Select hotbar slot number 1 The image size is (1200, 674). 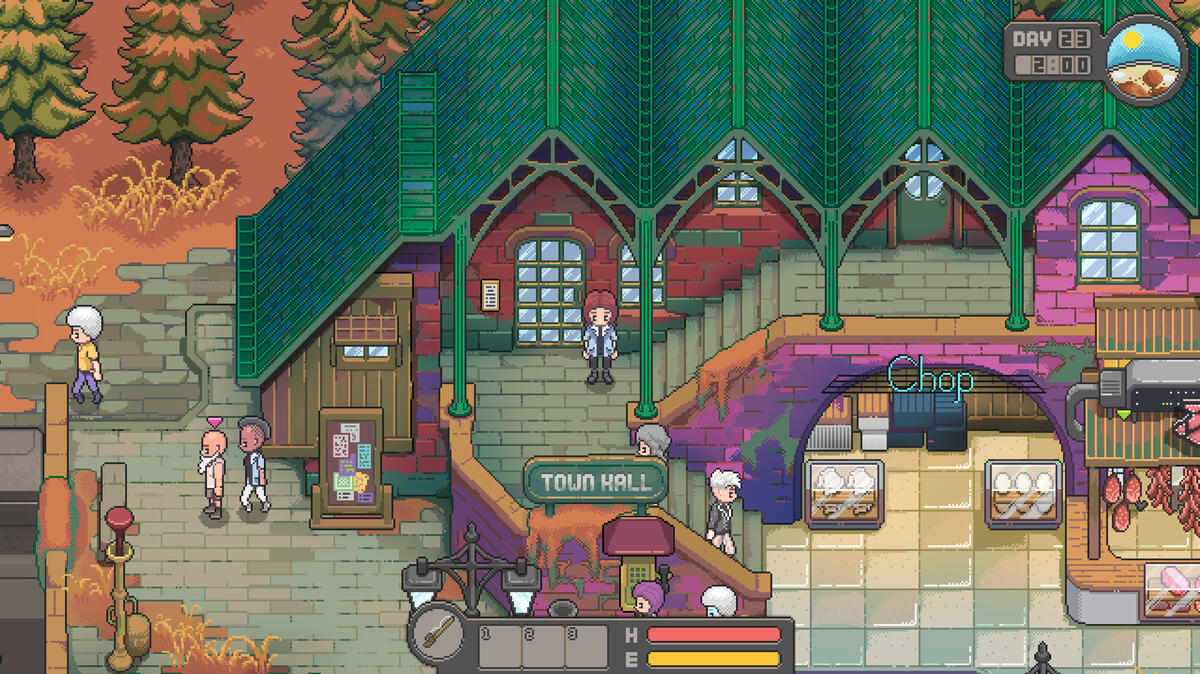[x=500, y=647]
